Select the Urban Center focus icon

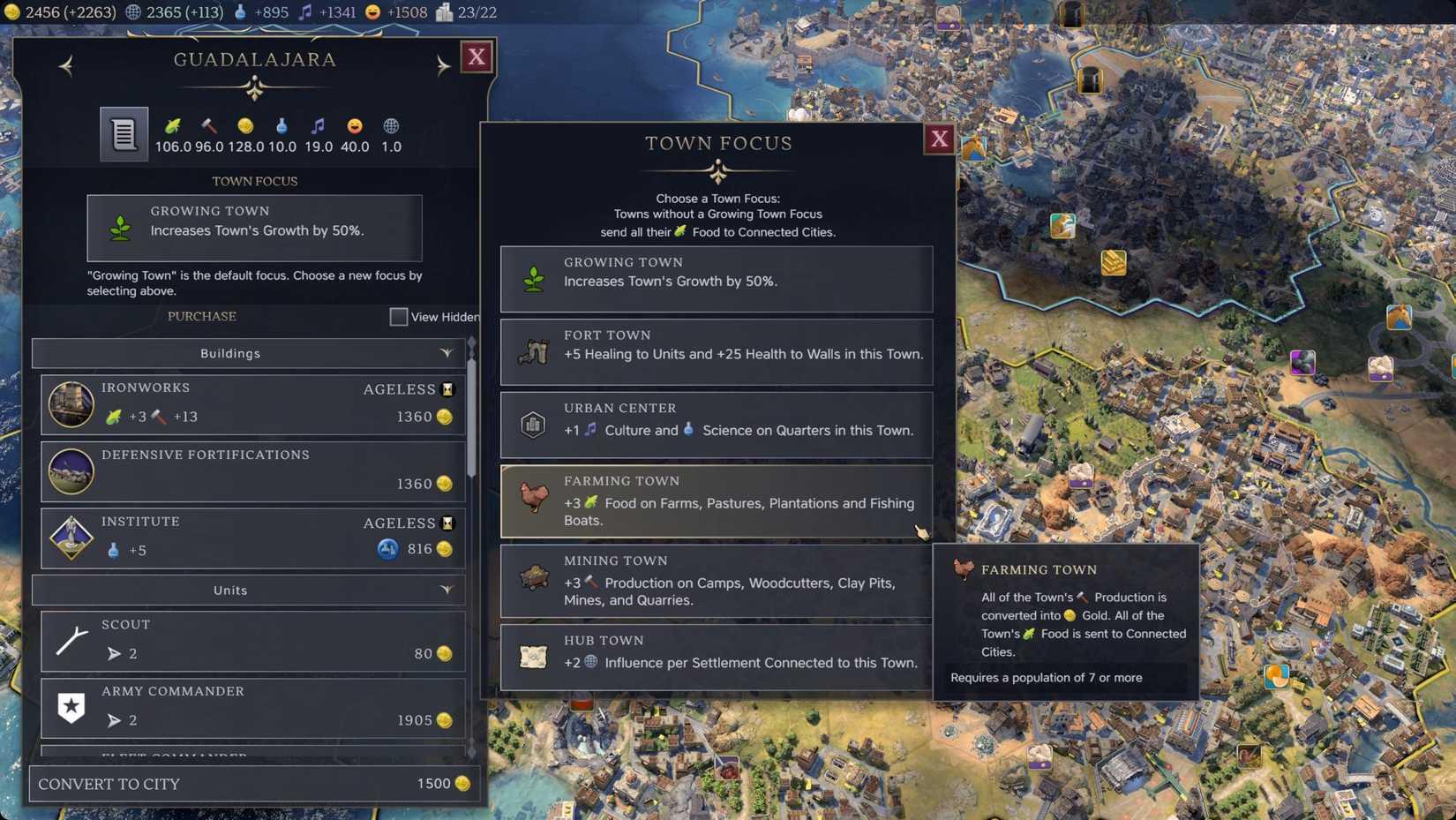click(x=533, y=425)
